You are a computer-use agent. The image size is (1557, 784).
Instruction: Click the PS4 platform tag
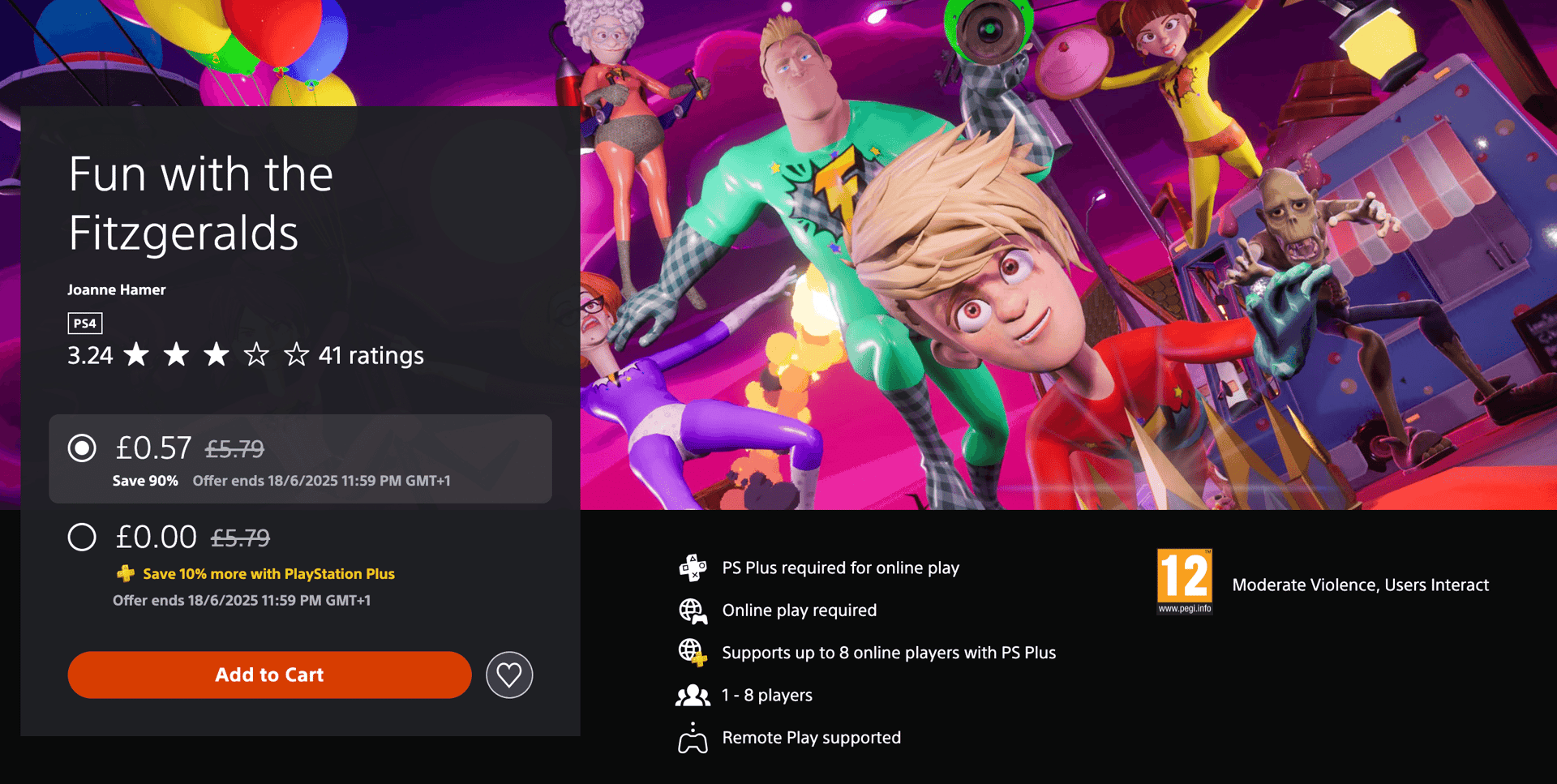[x=84, y=323]
